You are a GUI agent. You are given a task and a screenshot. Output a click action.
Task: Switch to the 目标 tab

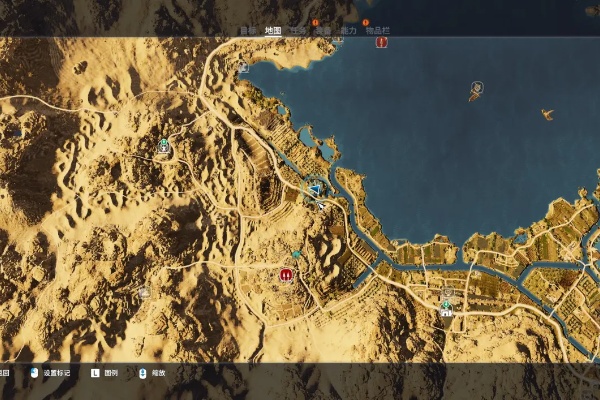click(x=248, y=30)
